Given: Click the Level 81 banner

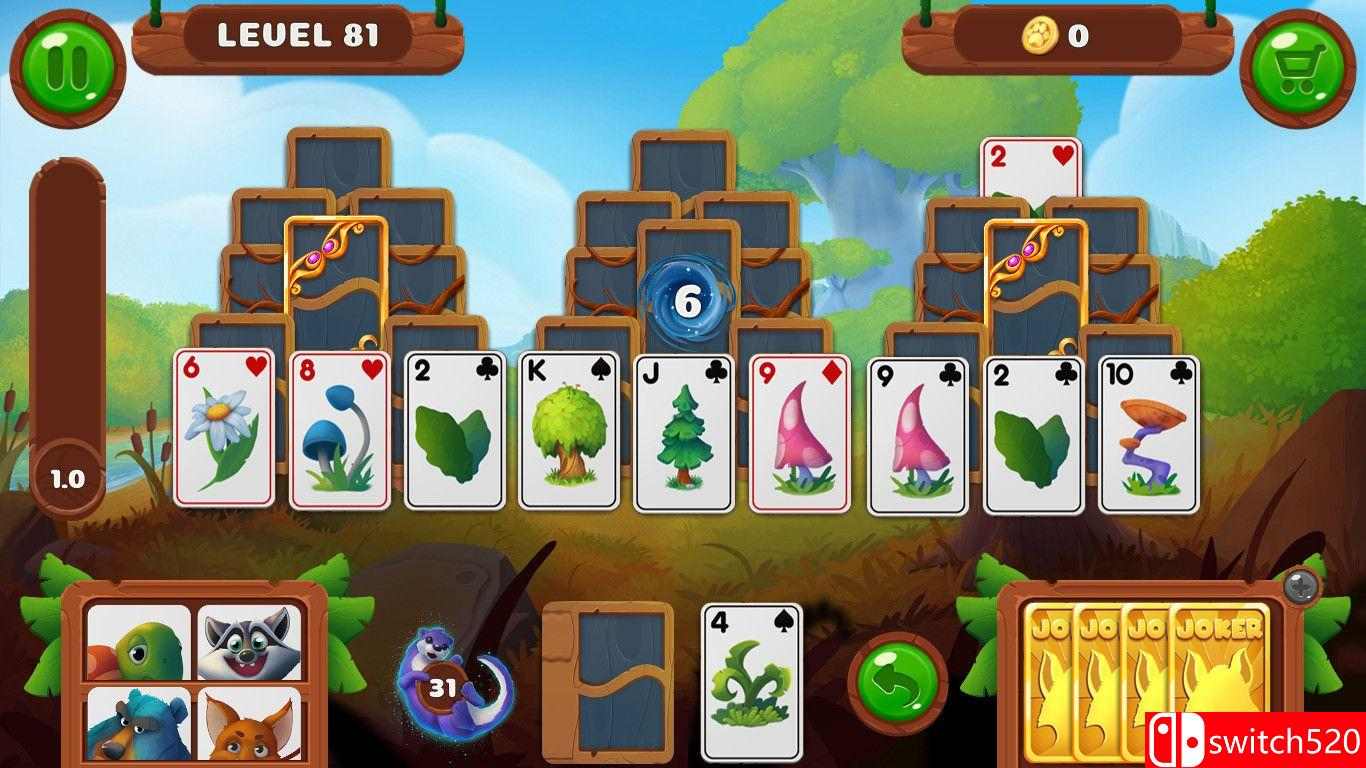Looking at the screenshot, I should click(x=298, y=36).
